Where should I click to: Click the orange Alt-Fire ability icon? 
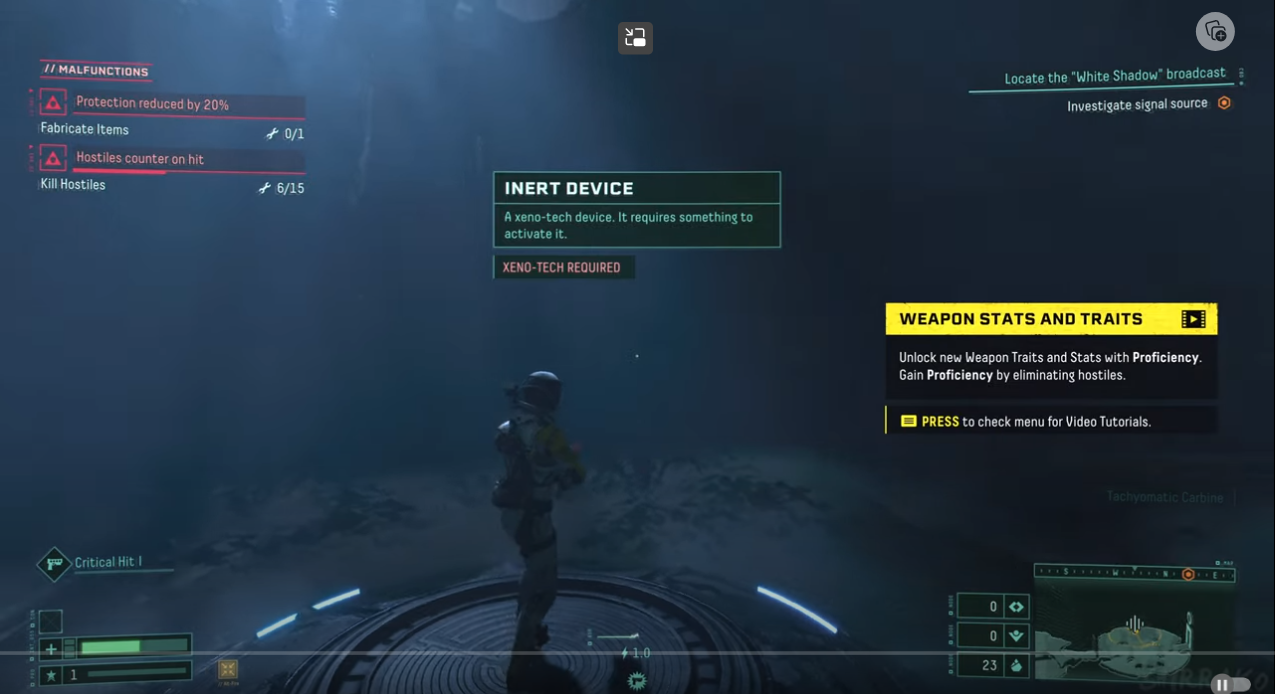[x=228, y=670]
